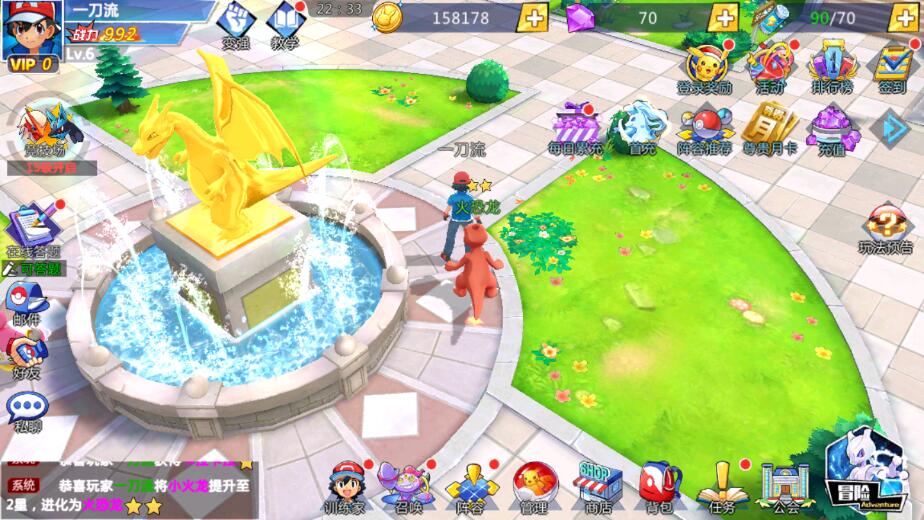Screen dimensions: 924x520
Task: Open the 邮件 mailbox
Action: (26, 303)
